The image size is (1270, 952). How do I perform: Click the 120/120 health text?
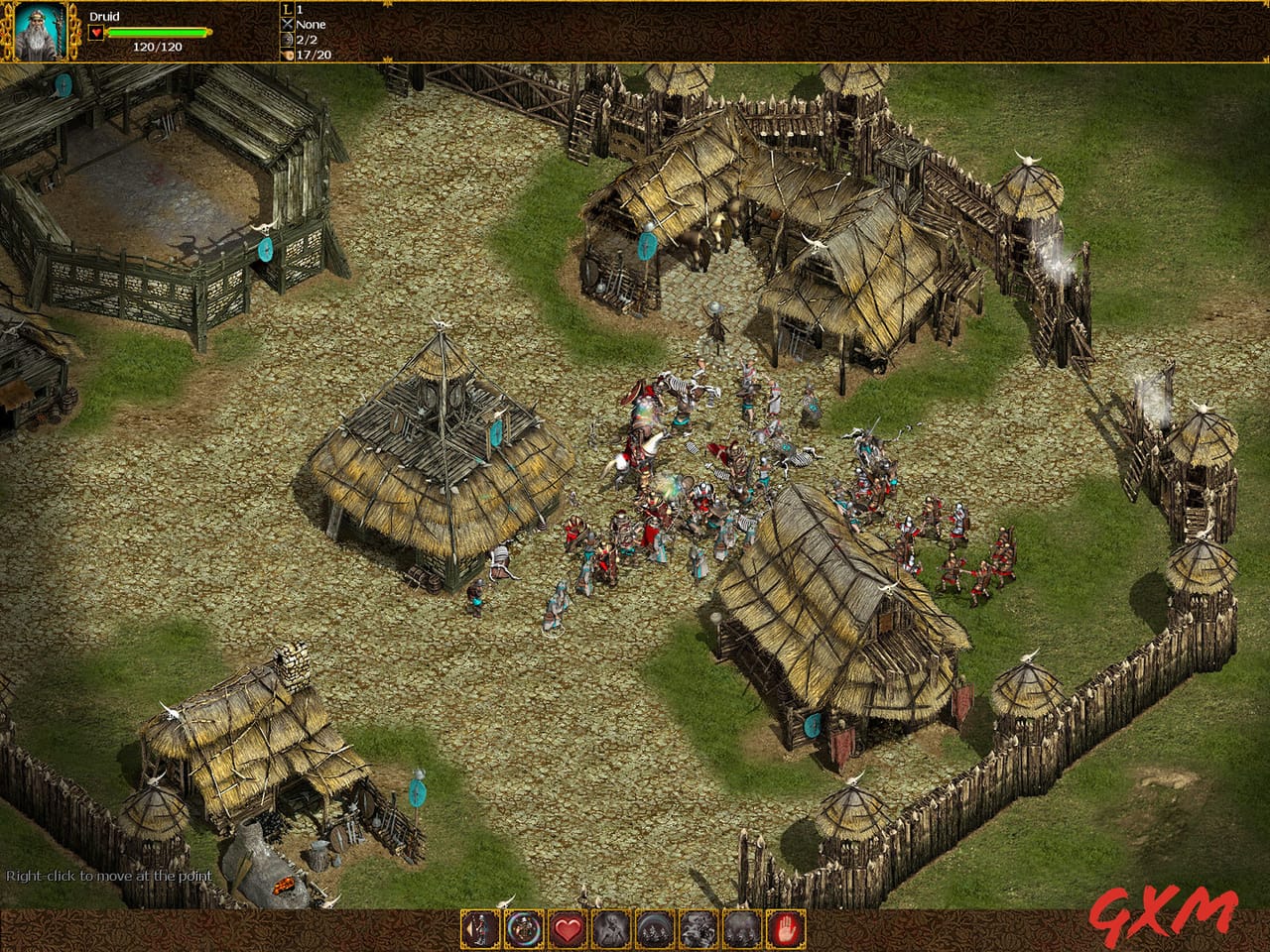158,45
